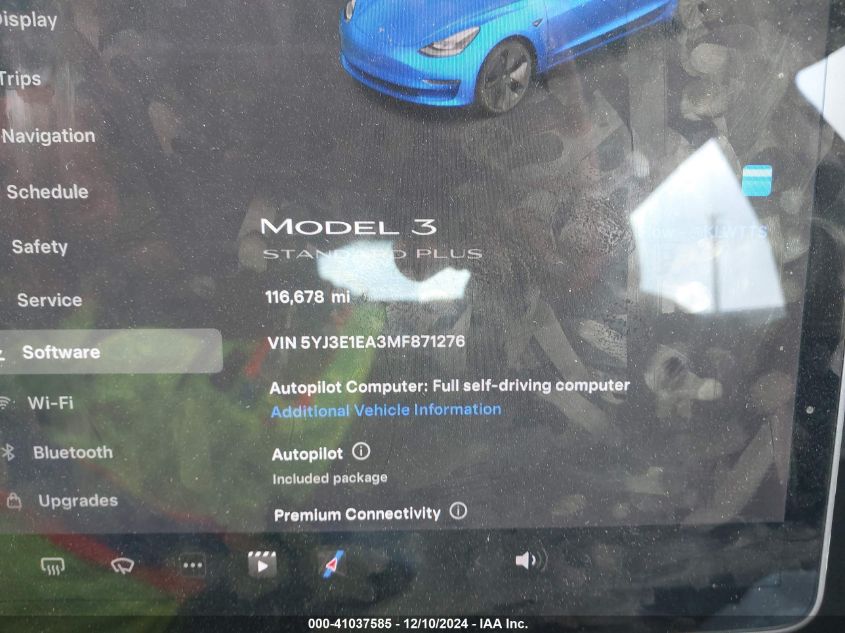Launch the Theater clapperboard app
The image size is (845, 633).
coord(262,564)
